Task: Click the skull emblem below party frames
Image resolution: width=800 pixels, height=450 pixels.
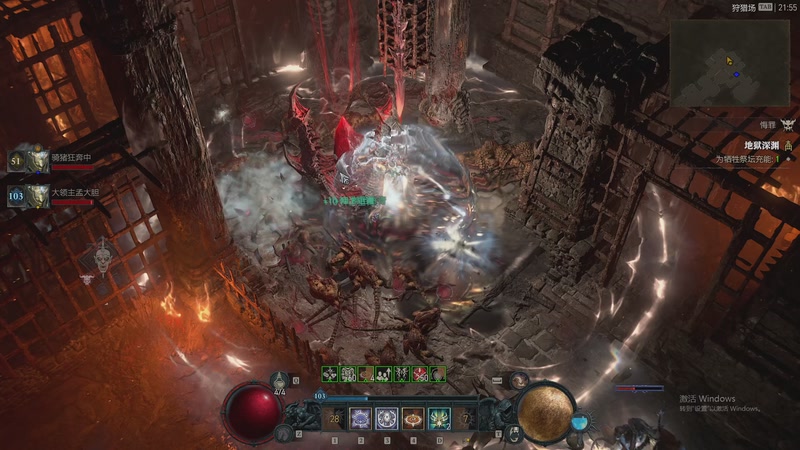Action: click(102, 258)
